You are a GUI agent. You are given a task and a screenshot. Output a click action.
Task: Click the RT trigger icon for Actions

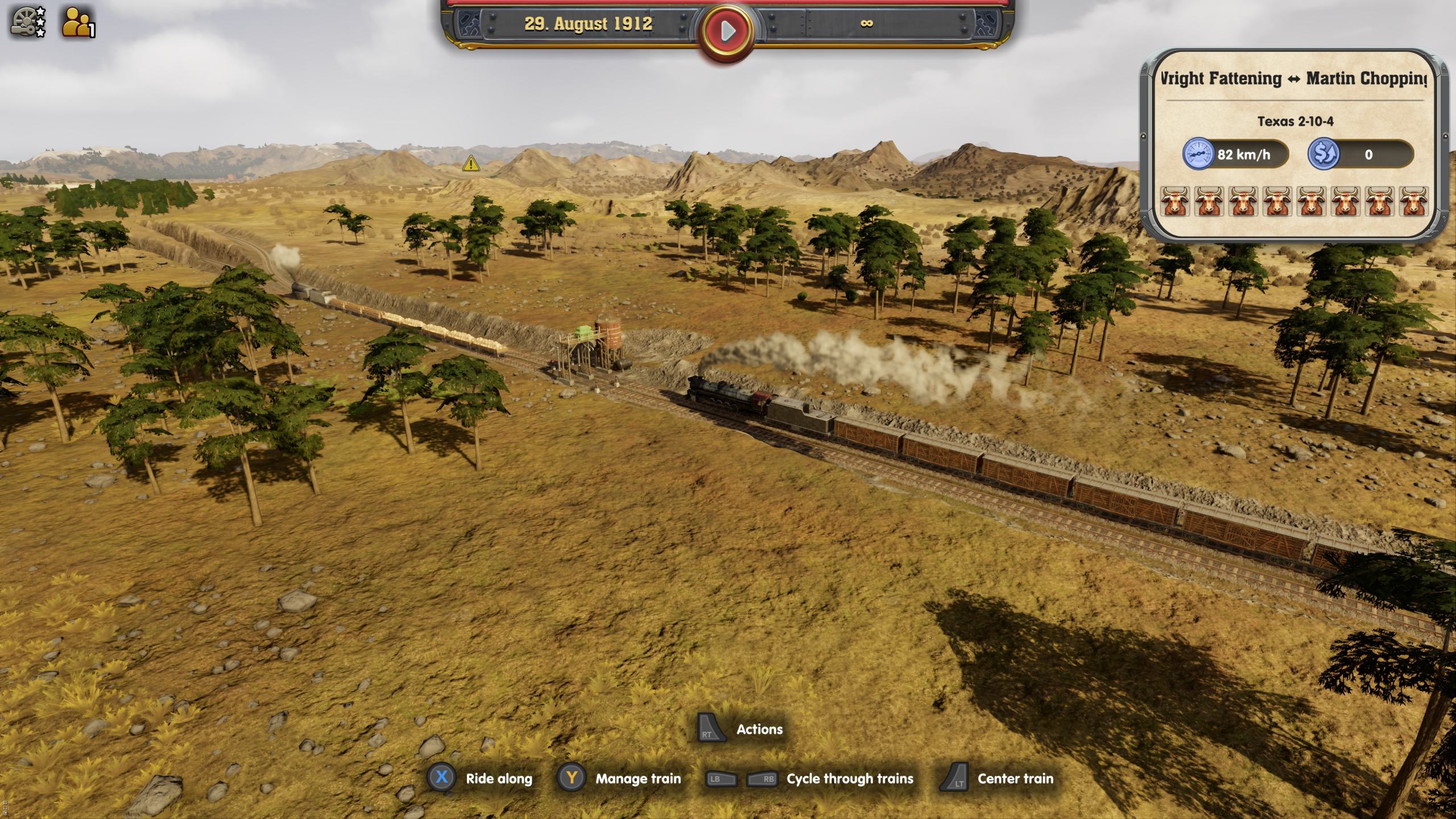(x=713, y=730)
